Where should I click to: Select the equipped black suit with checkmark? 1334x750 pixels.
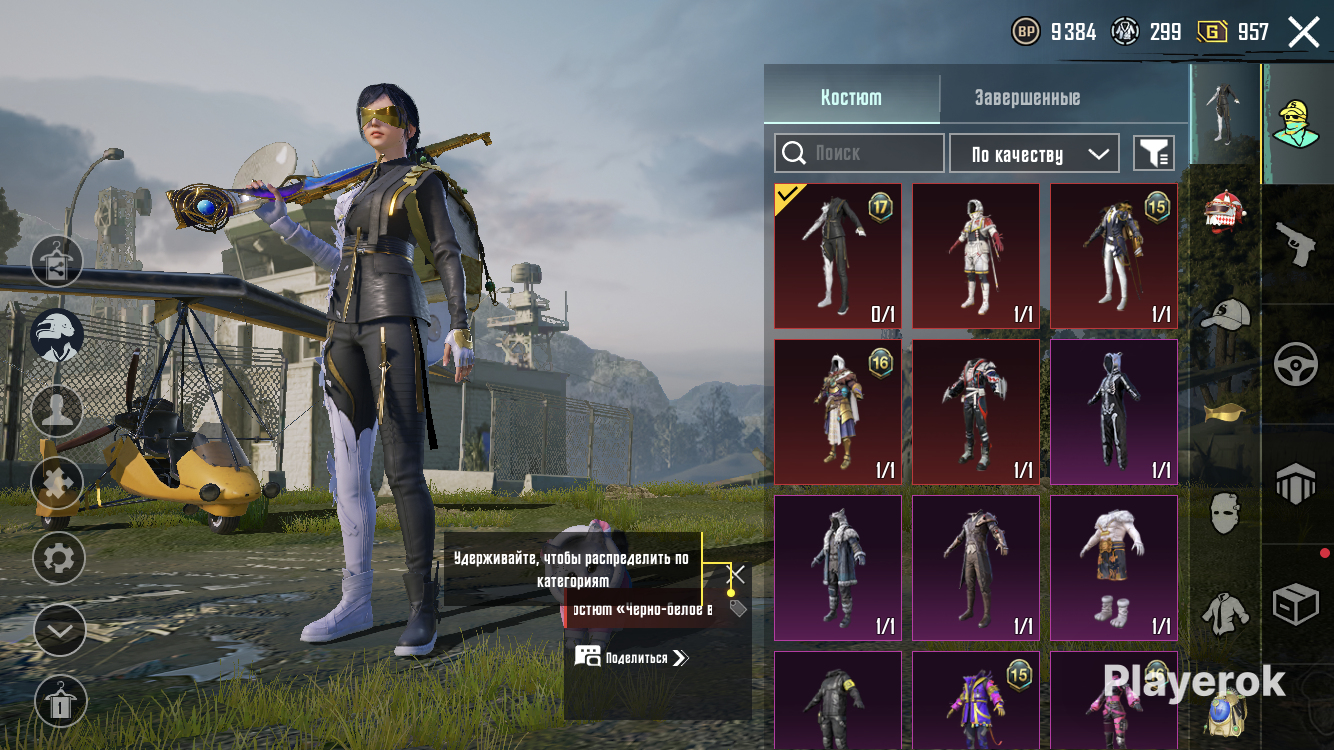tap(837, 256)
